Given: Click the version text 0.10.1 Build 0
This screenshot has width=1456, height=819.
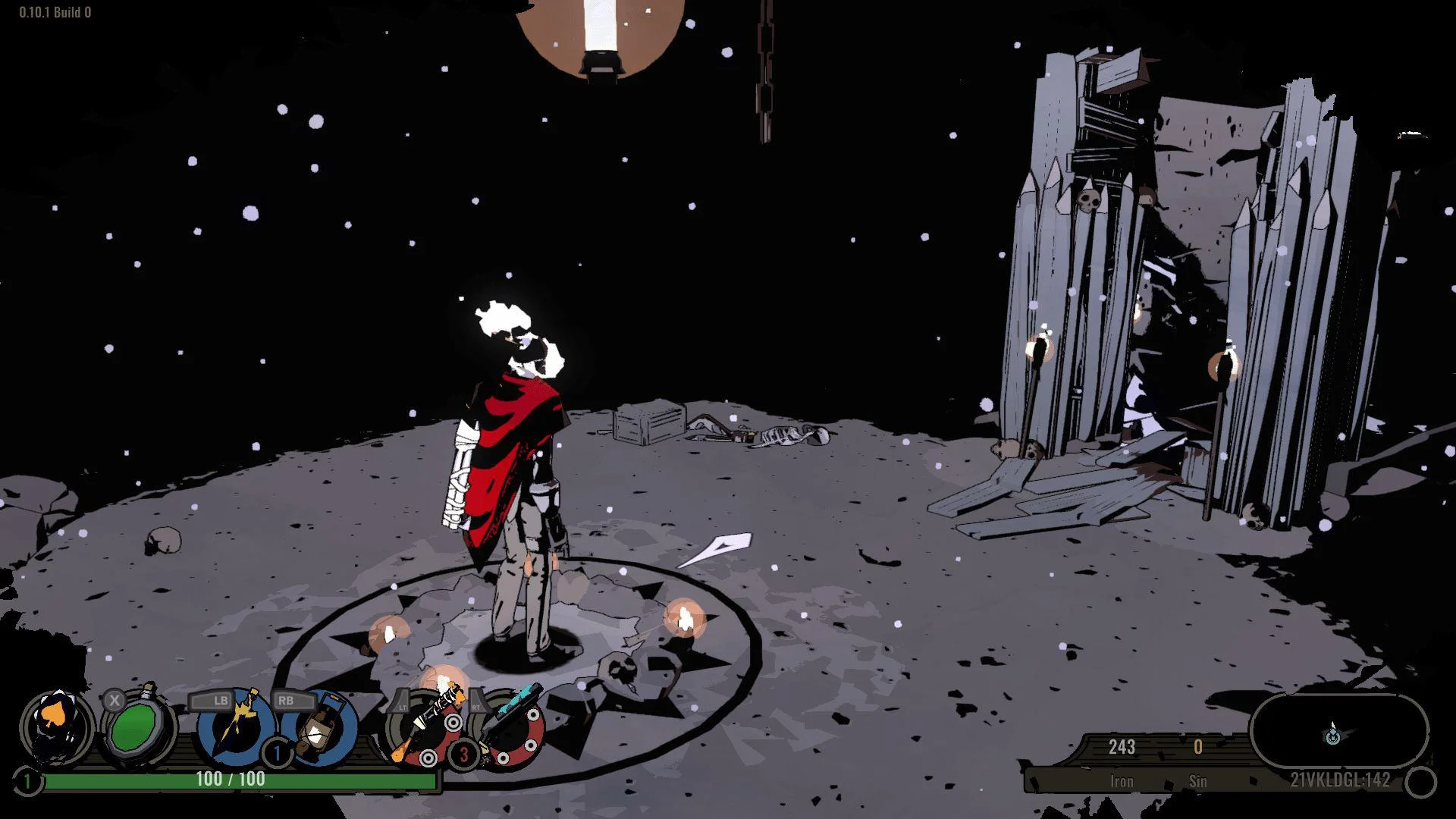Looking at the screenshot, I should click(53, 11).
